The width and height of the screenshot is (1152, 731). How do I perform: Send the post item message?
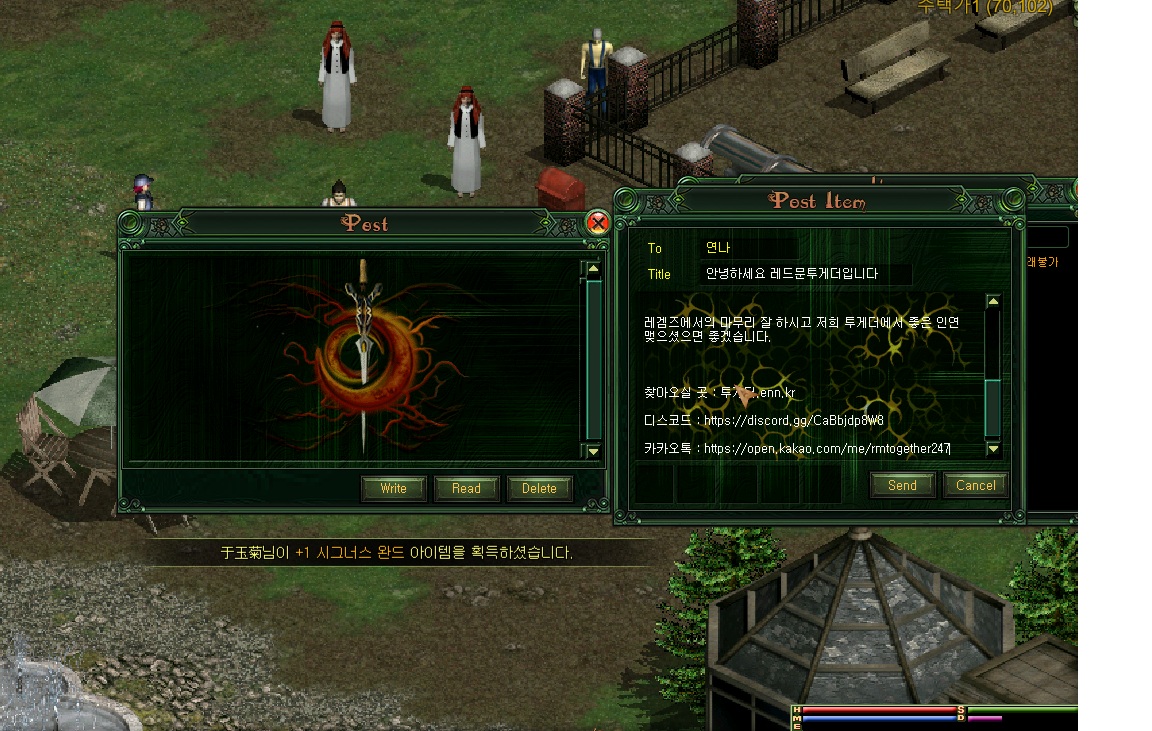(x=902, y=485)
